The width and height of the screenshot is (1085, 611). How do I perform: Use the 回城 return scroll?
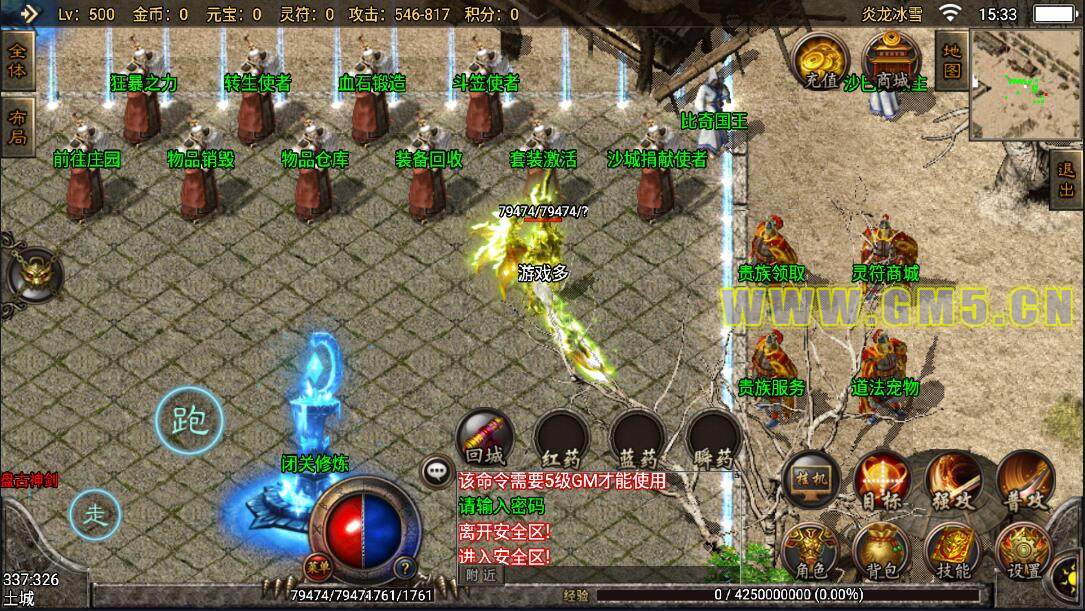[x=486, y=440]
